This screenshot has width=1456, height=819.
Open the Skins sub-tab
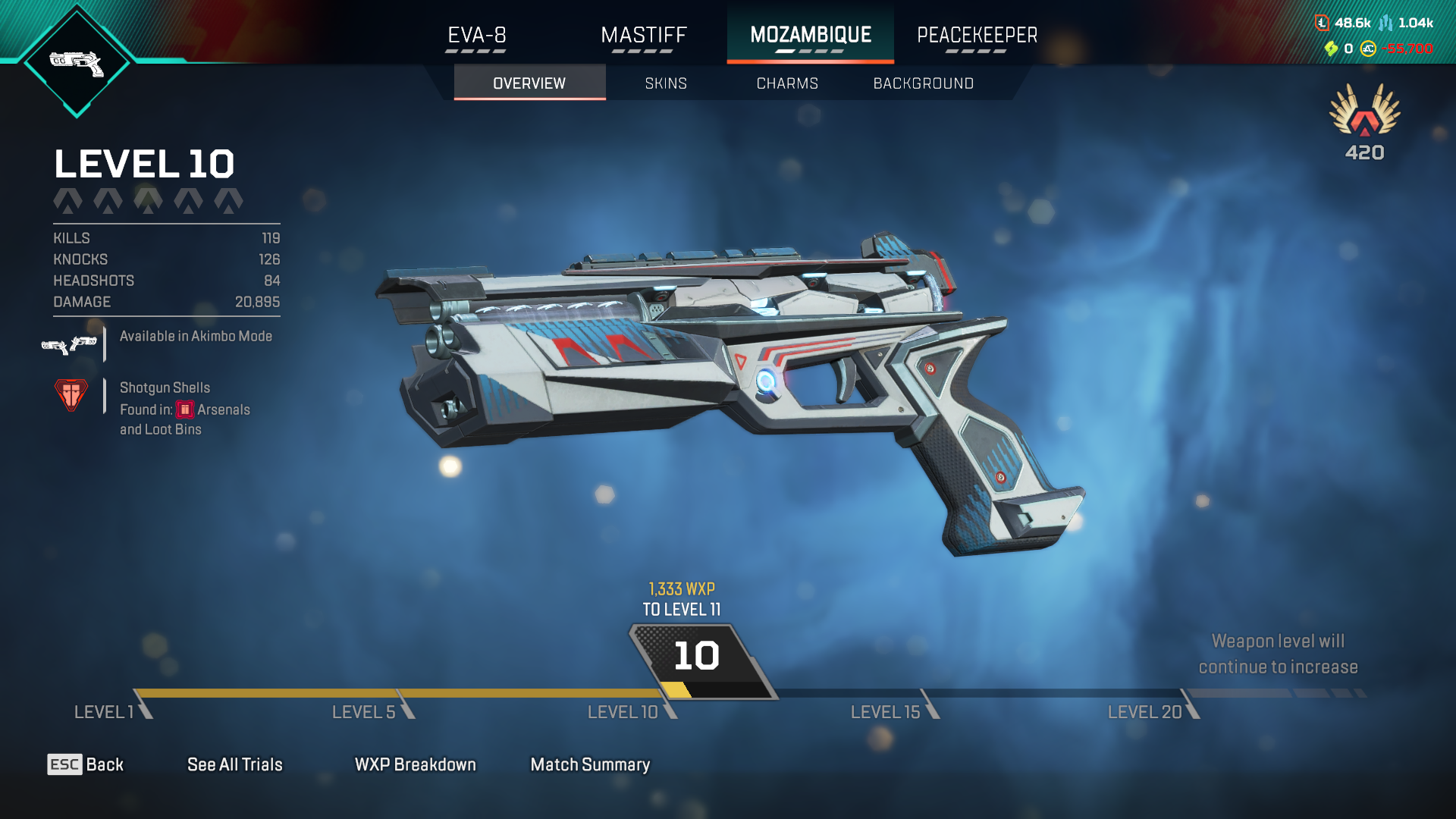(x=666, y=83)
